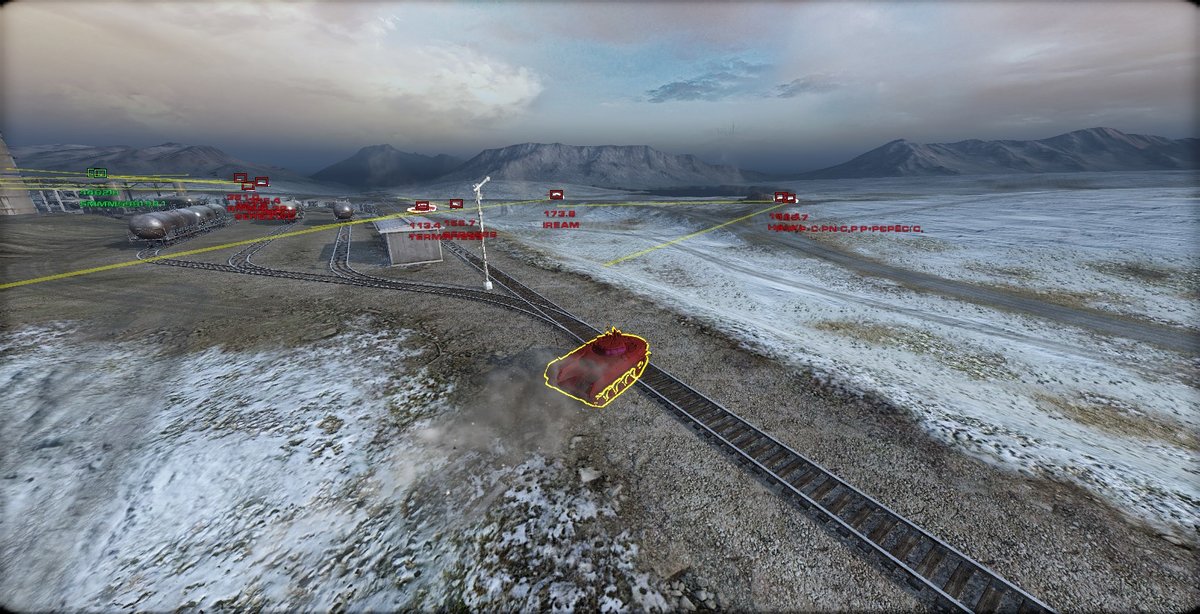The height and width of the screenshot is (614, 1200).
Task: Select the green allied vehicle marker
Action: (97, 173)
